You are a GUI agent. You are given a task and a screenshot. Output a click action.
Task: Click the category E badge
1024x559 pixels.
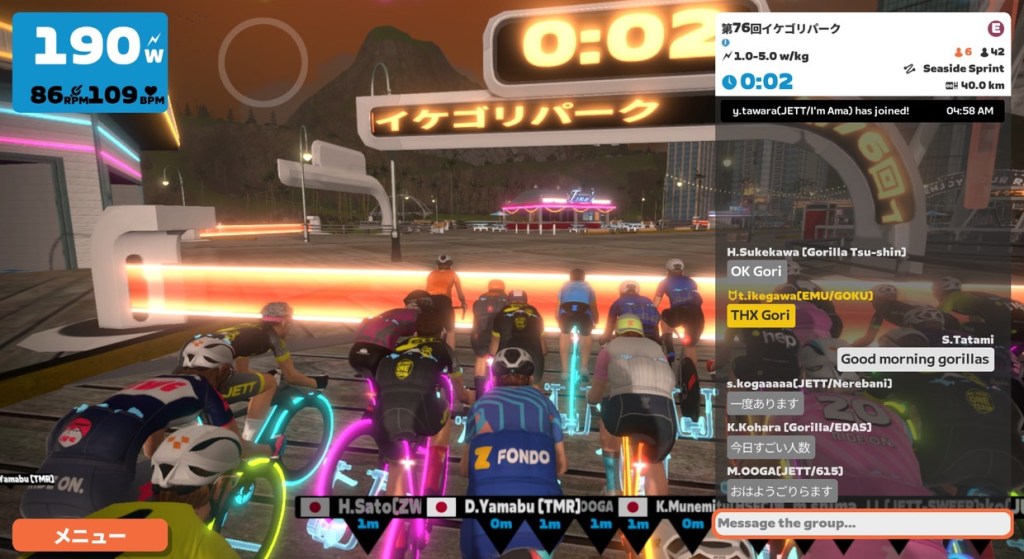[x=995, y=28]
